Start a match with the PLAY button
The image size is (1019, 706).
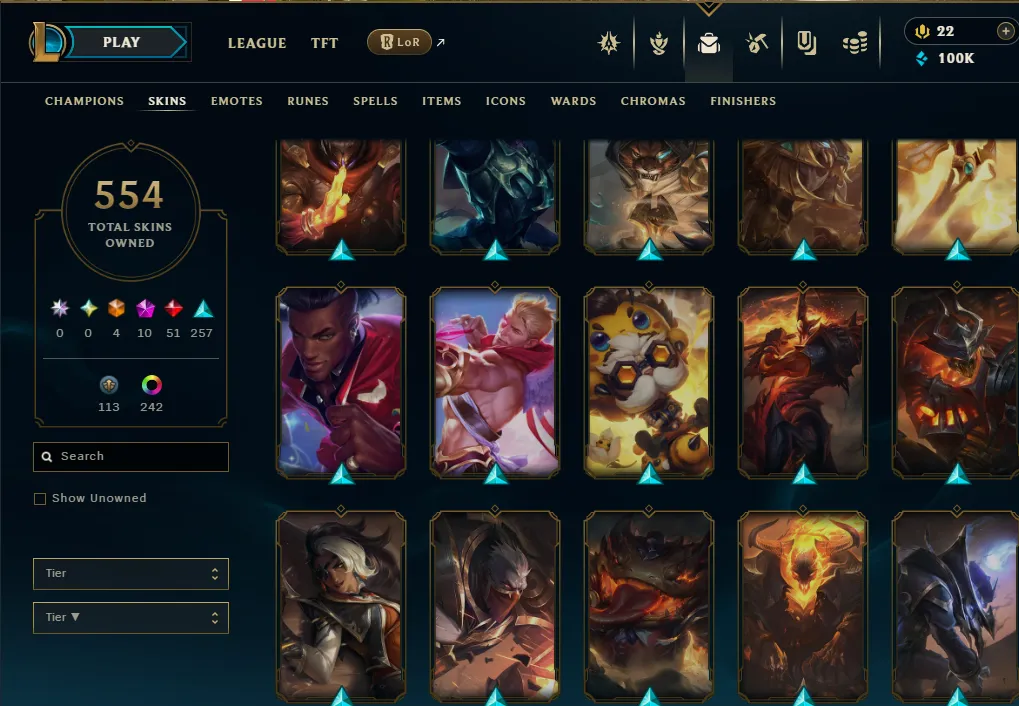pyautogui.click(x=122, y=42)
